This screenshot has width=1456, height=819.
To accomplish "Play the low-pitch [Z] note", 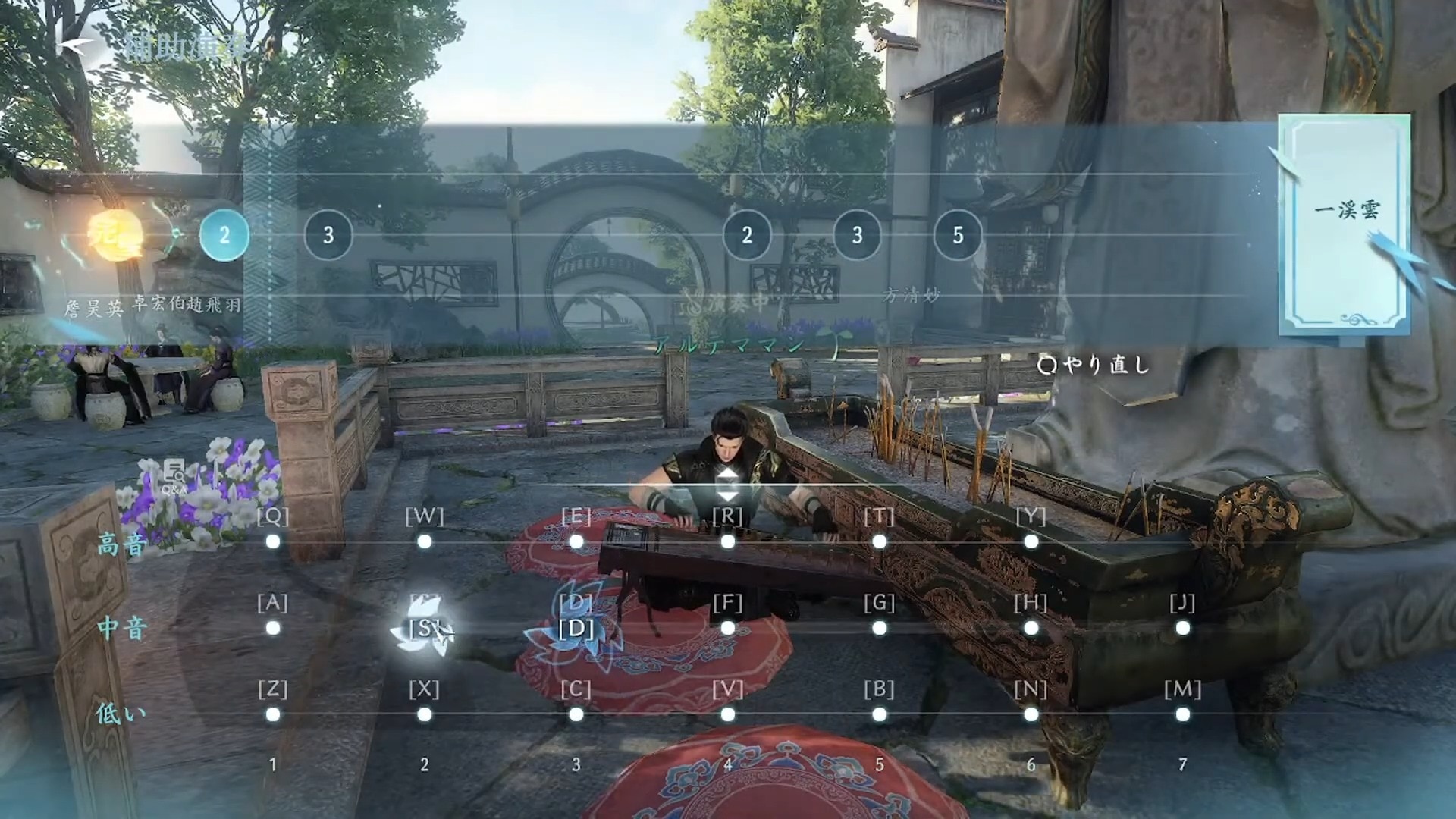I will 273,714.
